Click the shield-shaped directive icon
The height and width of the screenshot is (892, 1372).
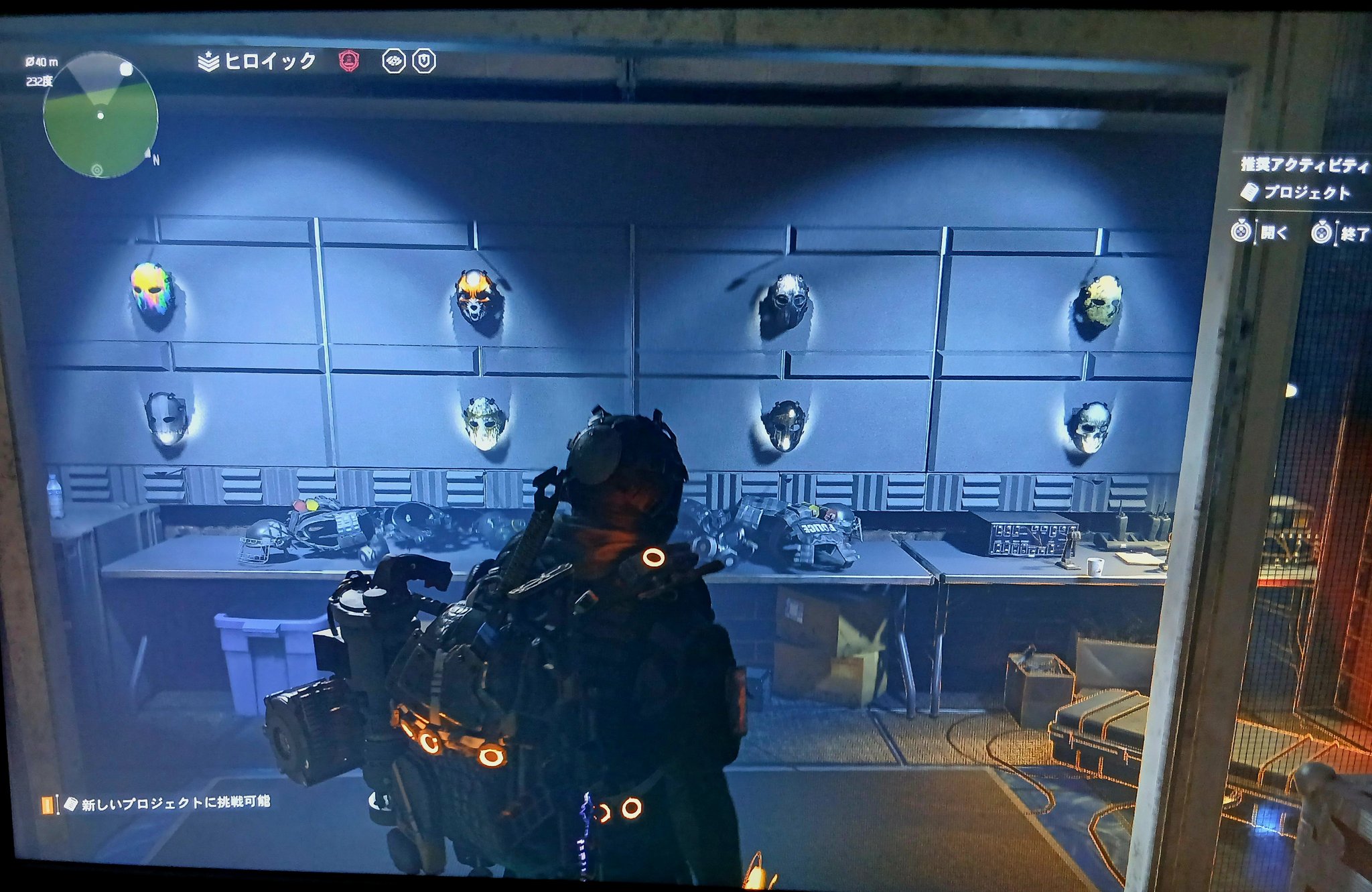(x=424, y=62)
